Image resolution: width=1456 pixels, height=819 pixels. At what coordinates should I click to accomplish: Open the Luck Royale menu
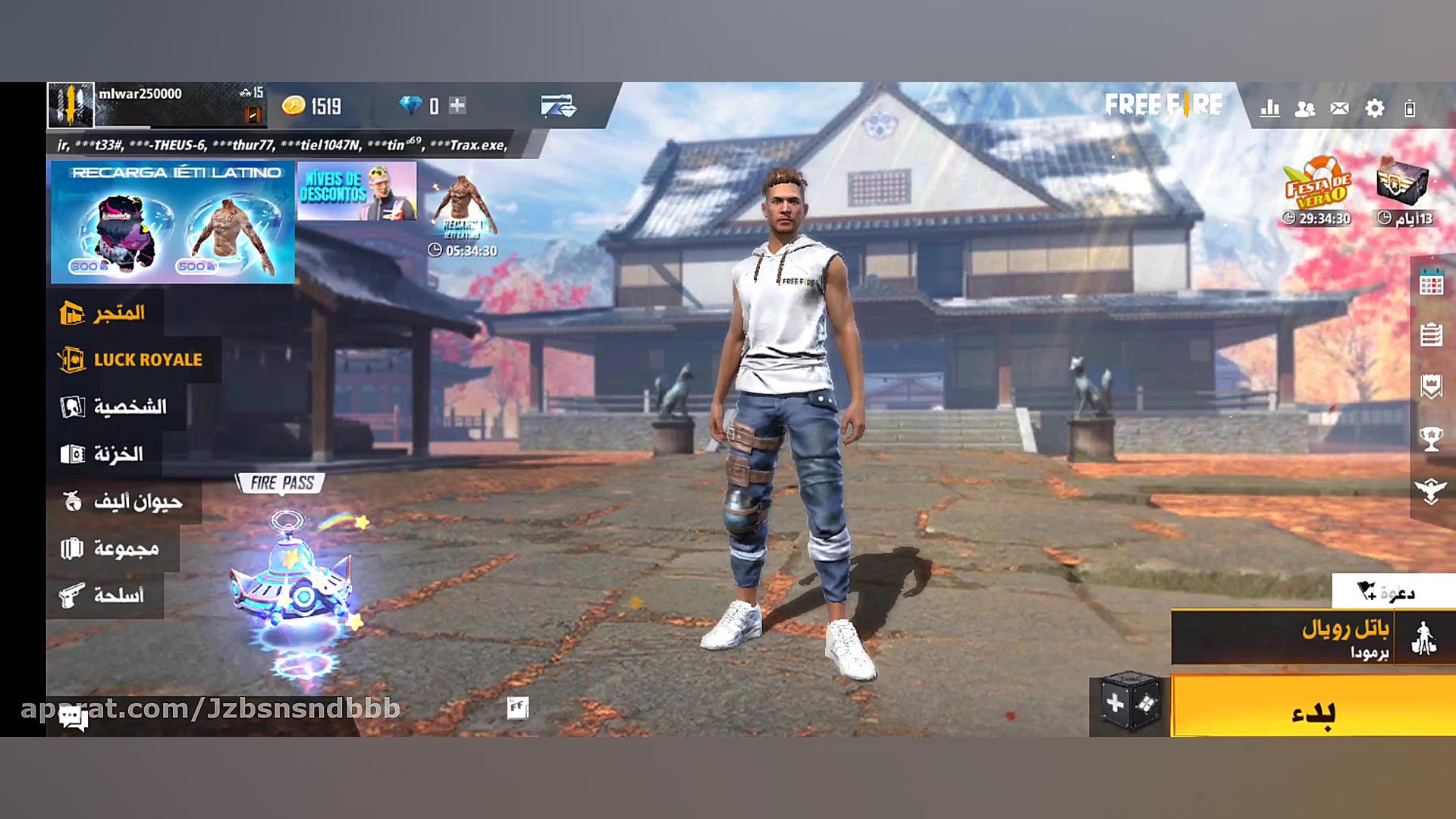coord(130,359)
